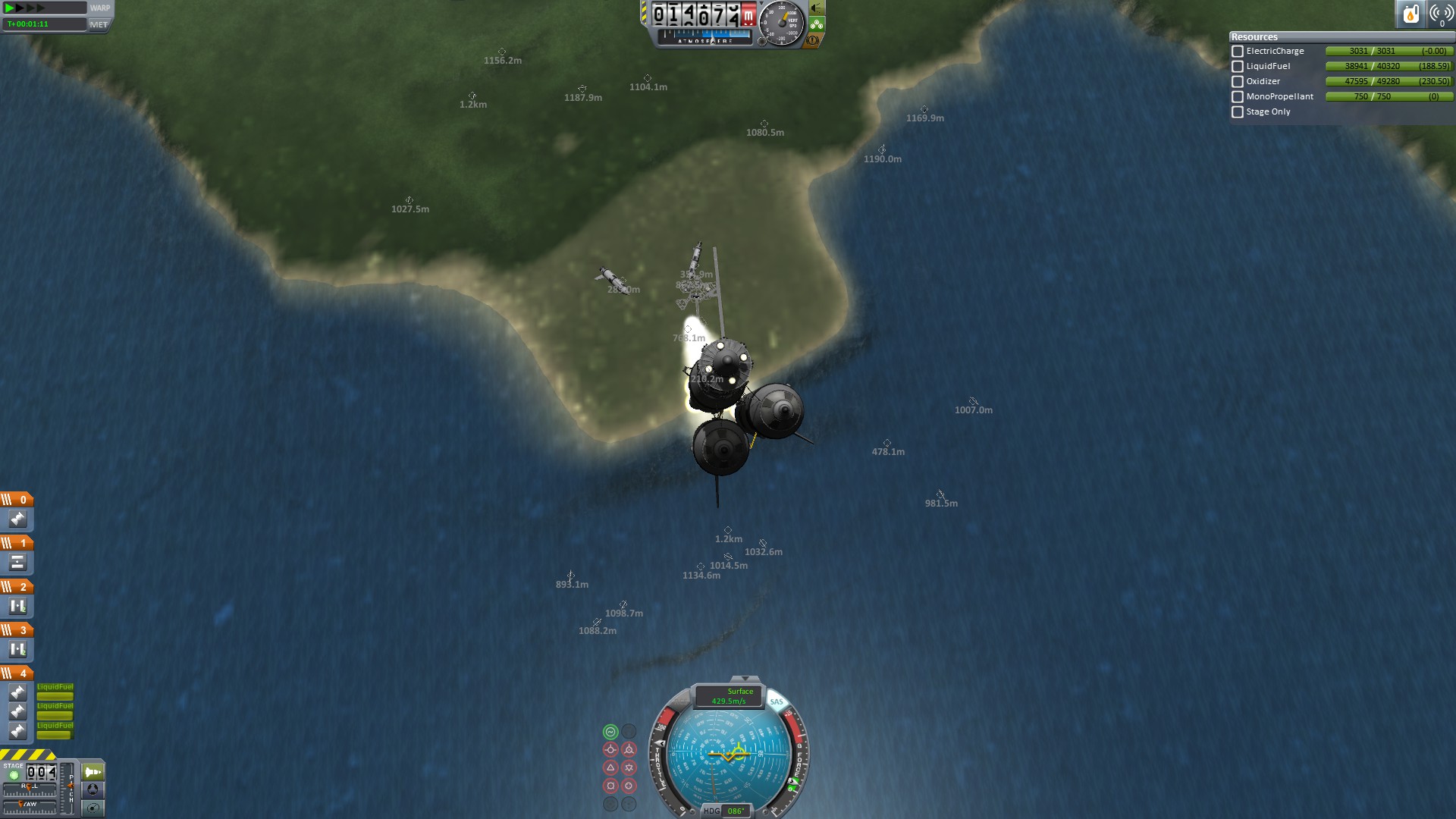The height and width of the screenshot is (819, 1456).
Task: Open the comms signal icon
Action: click(1441, 14)
